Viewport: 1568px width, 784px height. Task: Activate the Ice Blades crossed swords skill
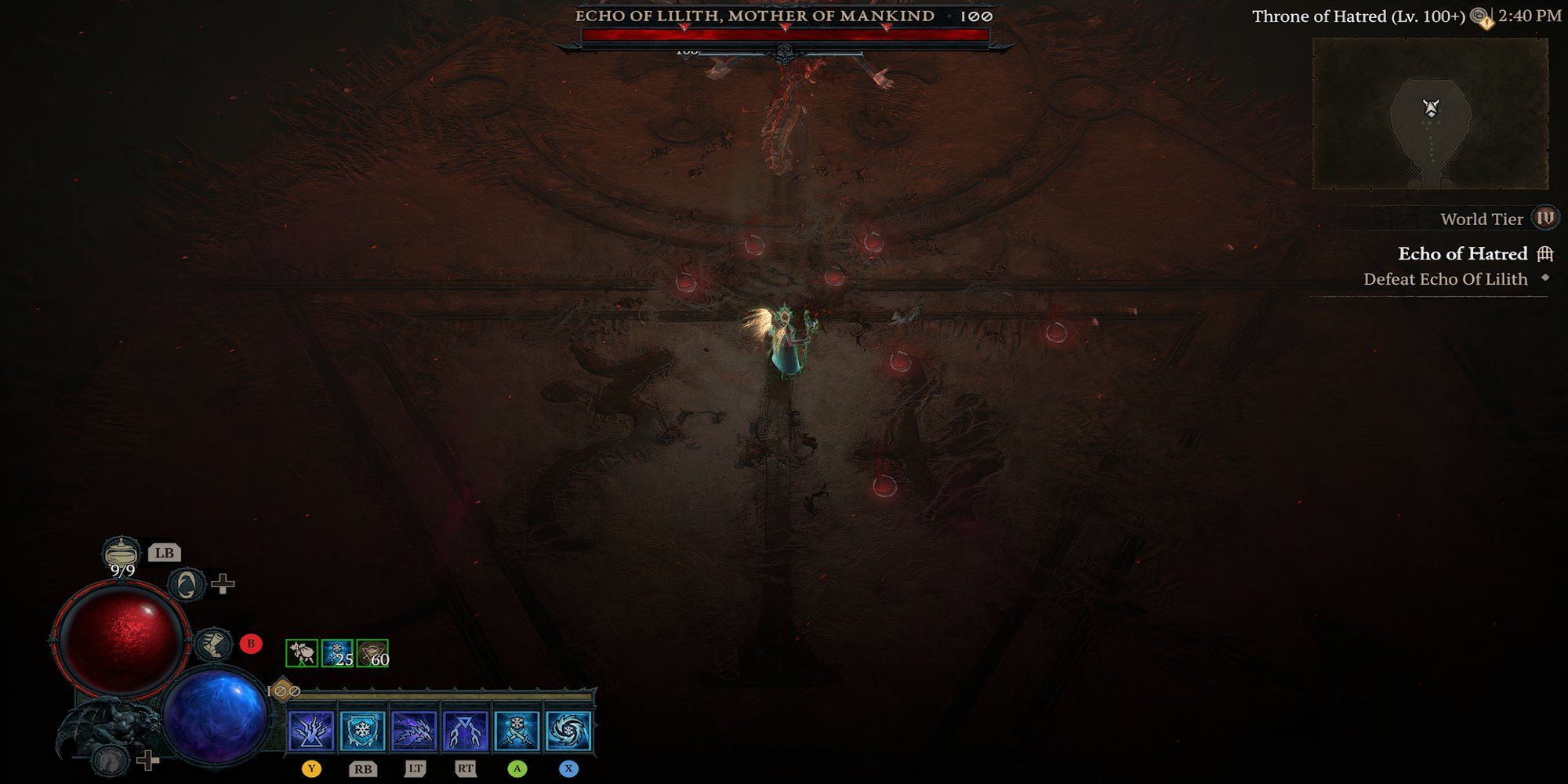click(x=517, y=731)
